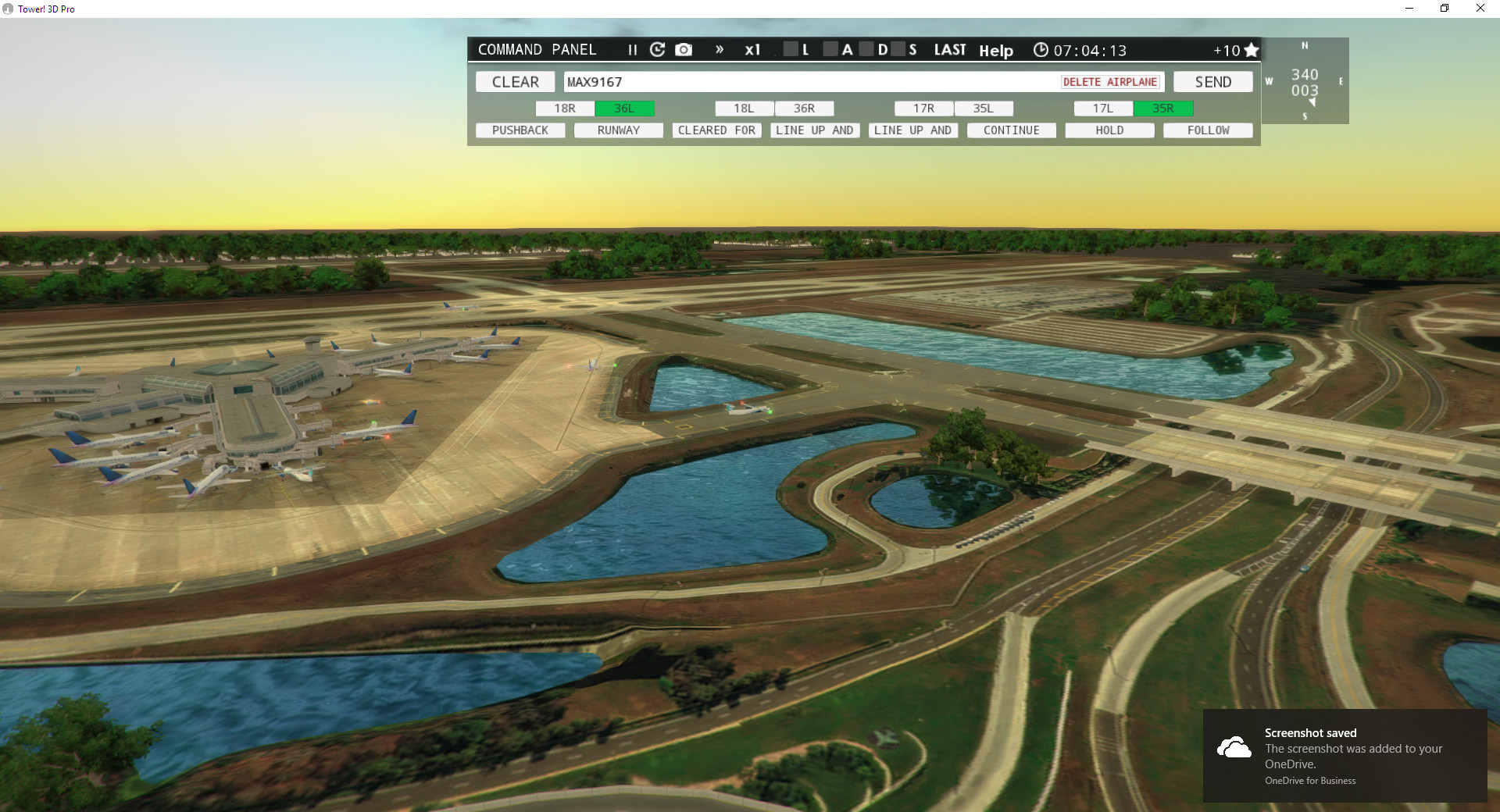Click DELETE AIRPLANE for MAX9167
This screenshot has height=812, width=1500.
1110,81
